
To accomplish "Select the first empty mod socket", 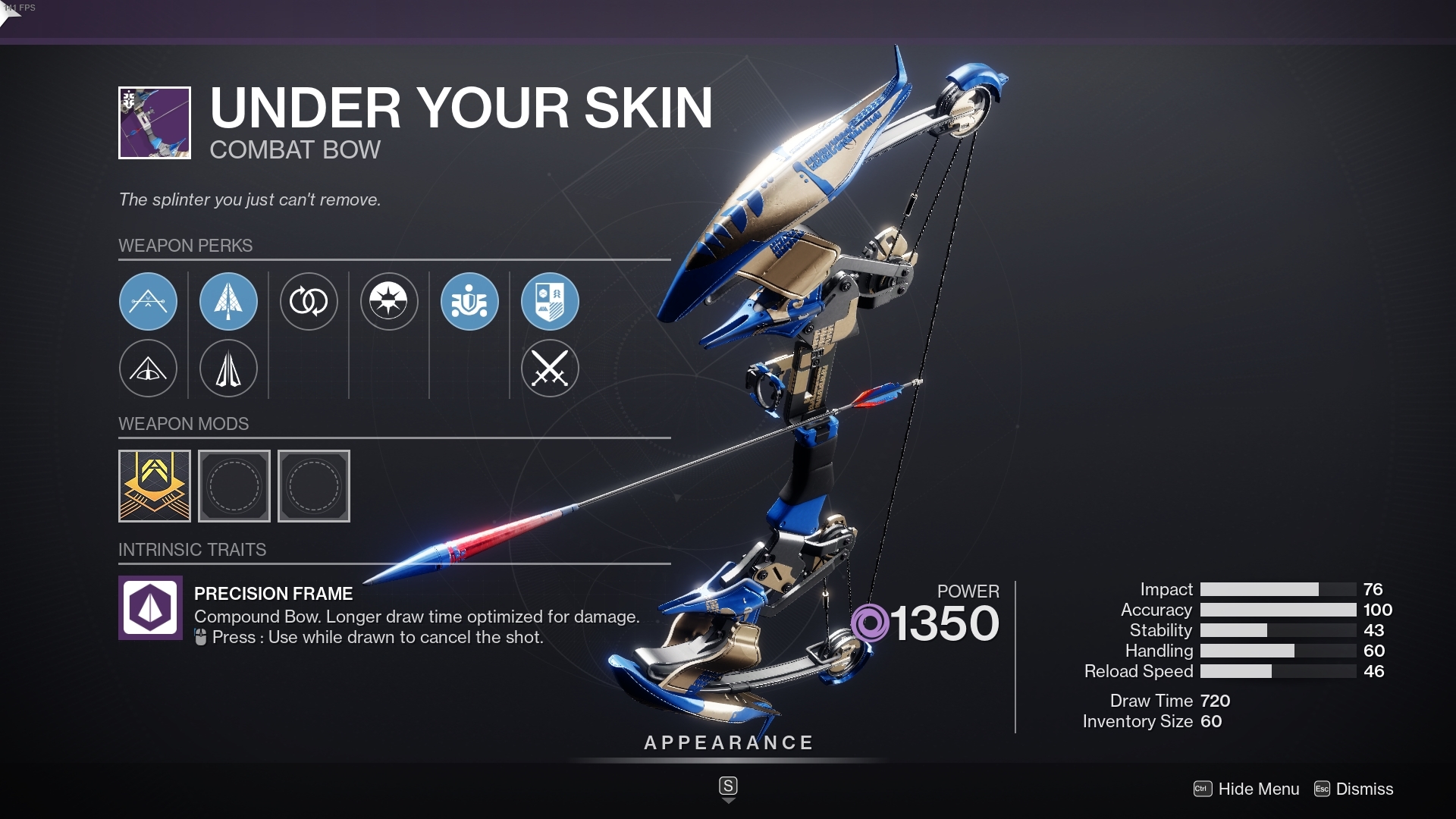I will pyautogui.click(x=234, y=486).
